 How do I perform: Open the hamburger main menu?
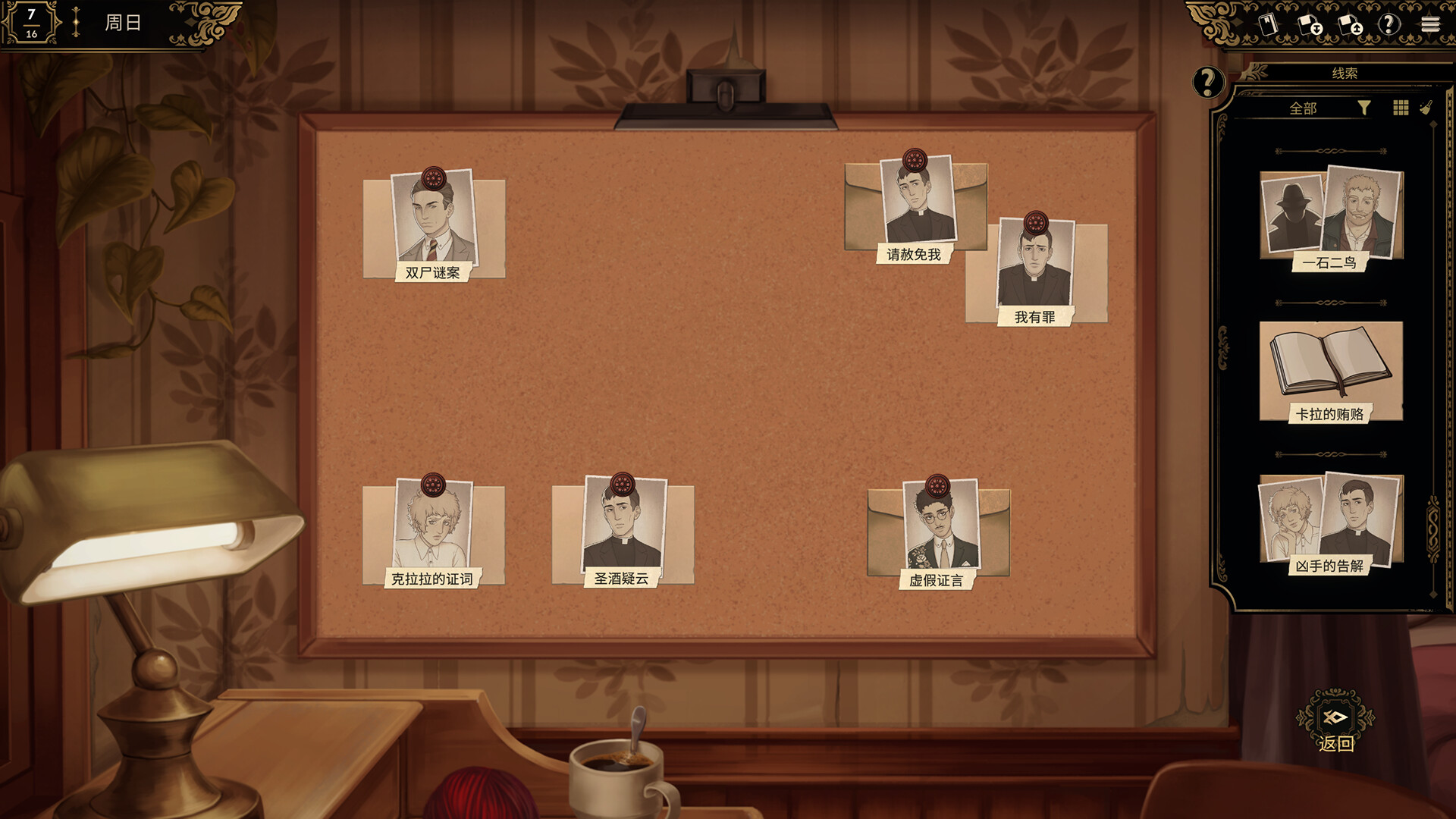[x=1430, y=24]
